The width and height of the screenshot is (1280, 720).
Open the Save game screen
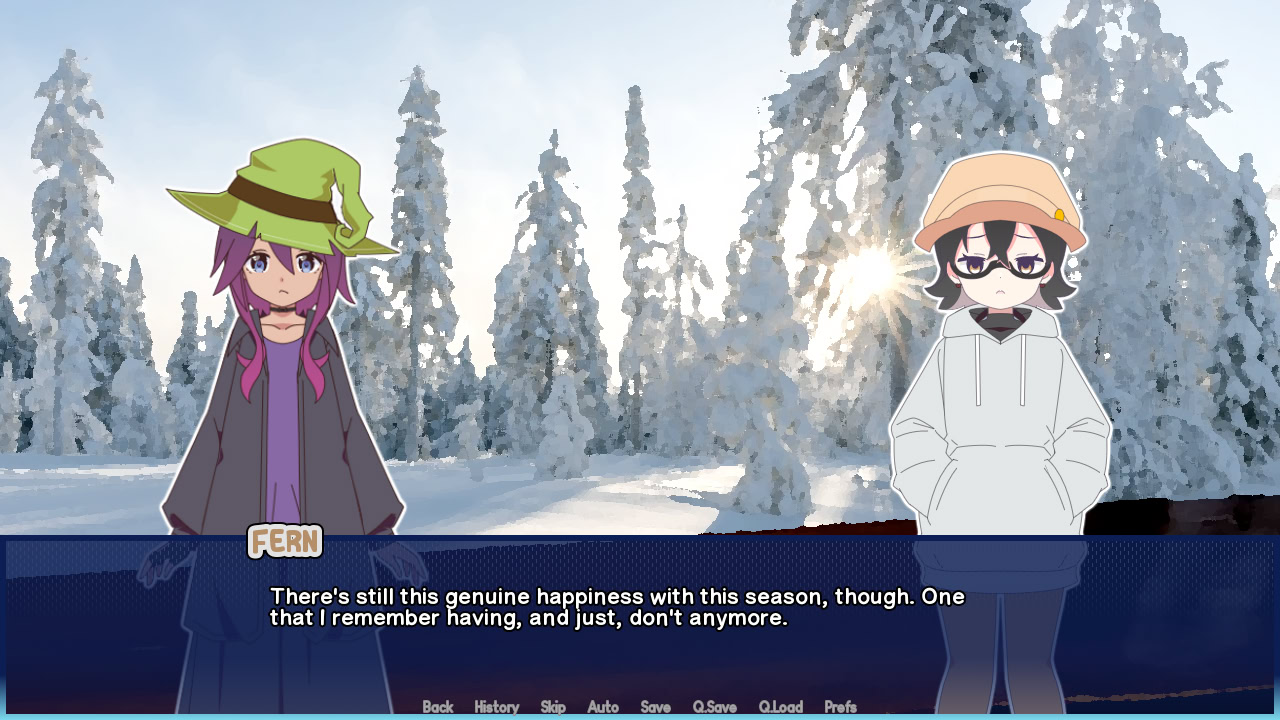[x=655, y=707]
